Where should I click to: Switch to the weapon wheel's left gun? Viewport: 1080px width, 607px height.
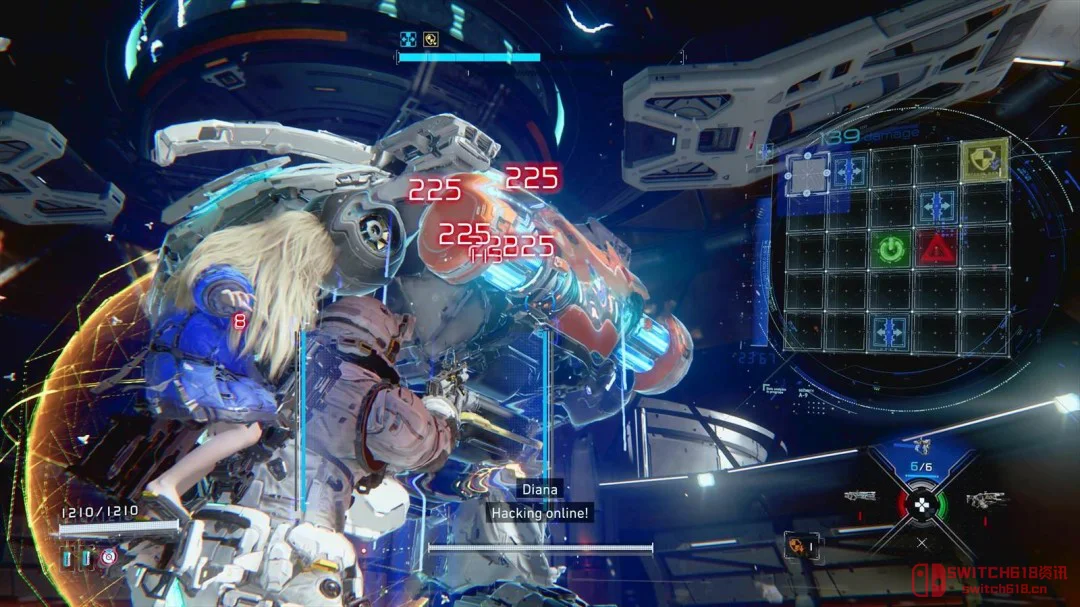(859, 495)
